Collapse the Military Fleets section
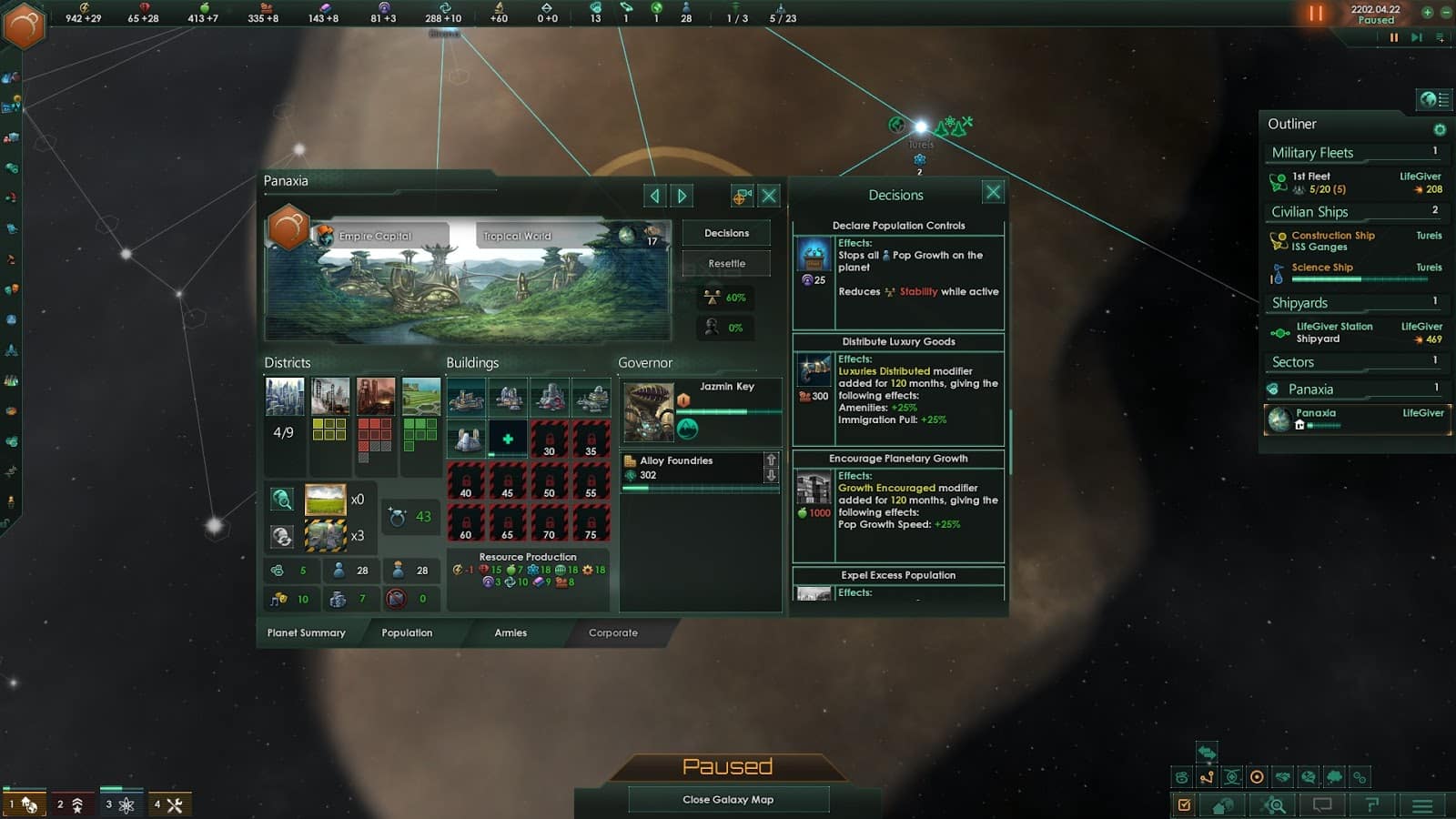The height and width of the screenshot is (819, 1456). coord(1314,152)
